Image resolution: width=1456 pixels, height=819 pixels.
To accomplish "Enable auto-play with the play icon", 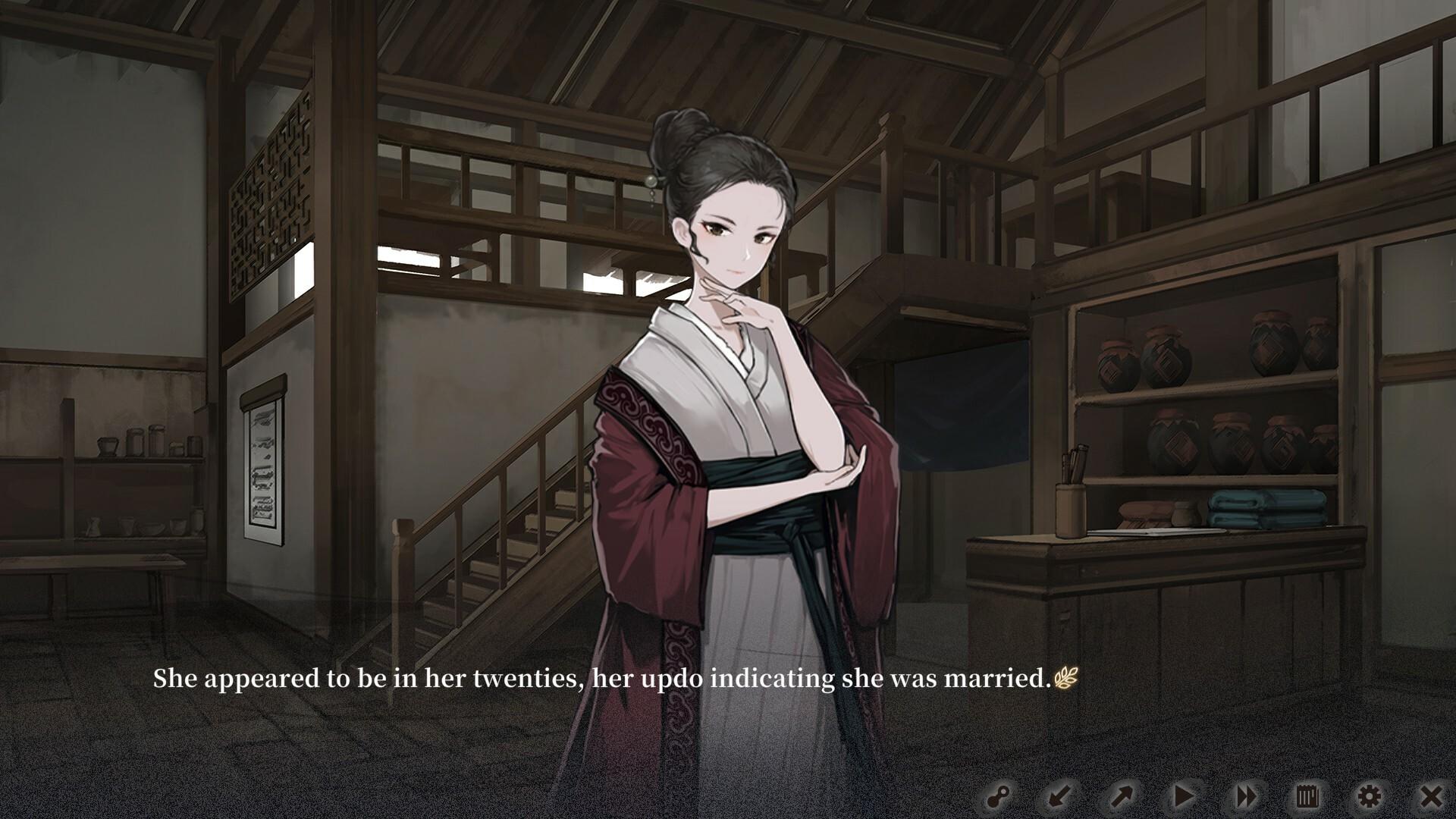I will tap(1183, 796).
